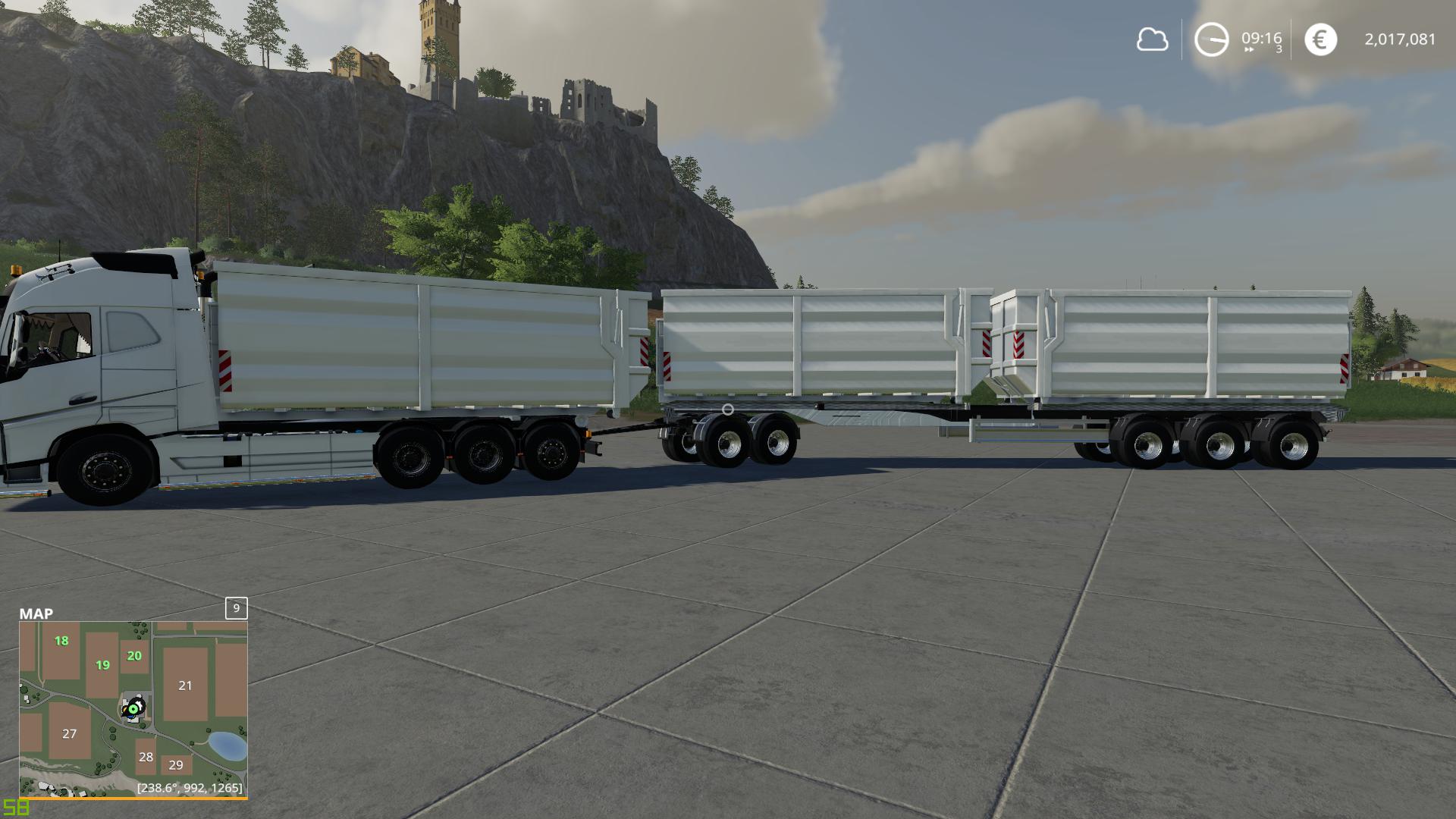Click the coordinates readout [238.6°, 992, 1265]
1456x819 pixels.
(x=188, y=789)
